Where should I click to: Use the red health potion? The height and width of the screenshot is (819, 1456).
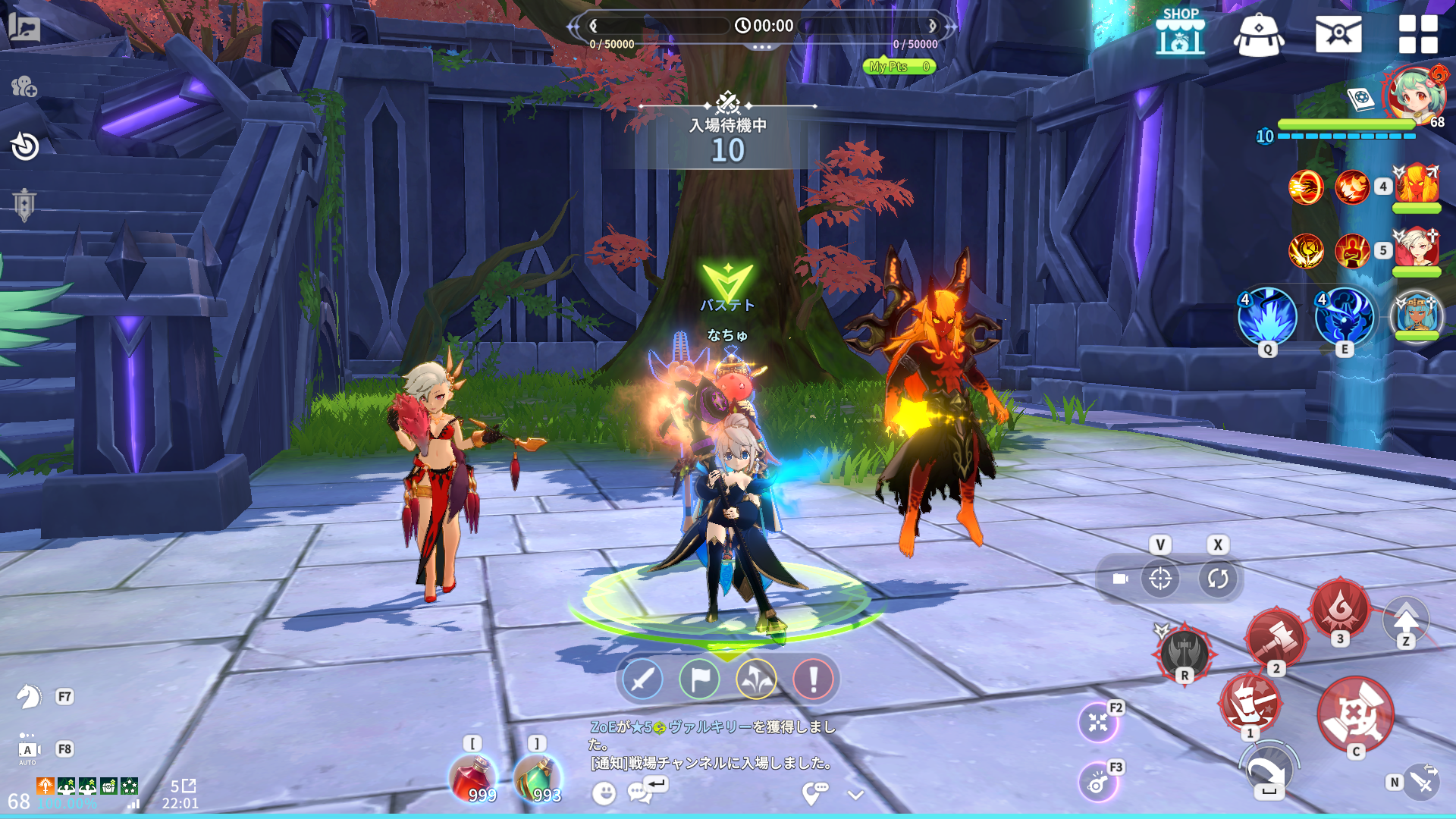click(473, 778)
